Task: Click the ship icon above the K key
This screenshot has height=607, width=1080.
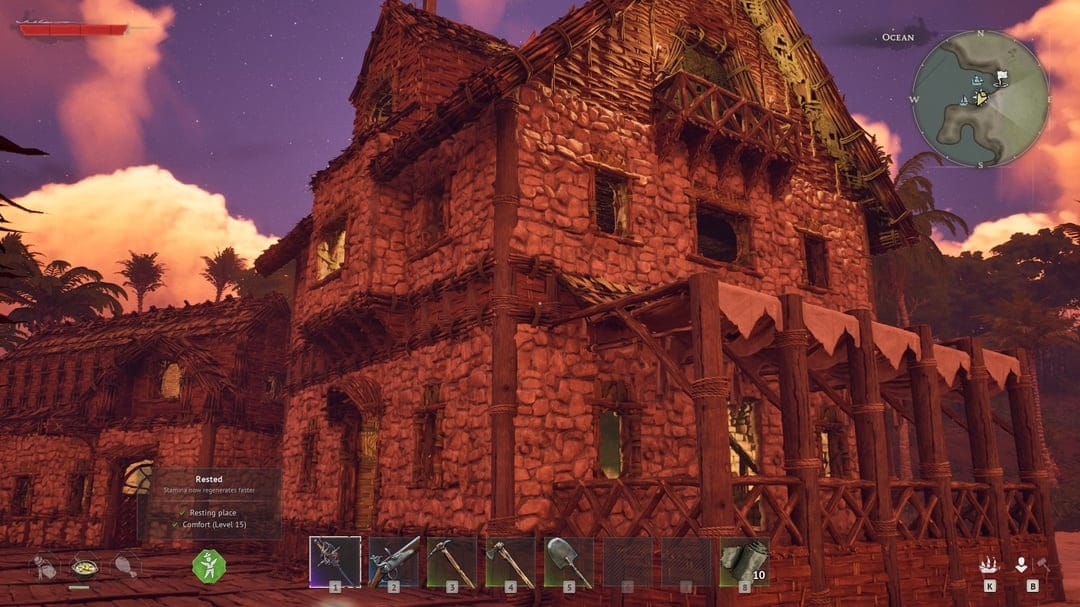Action: 990,565
